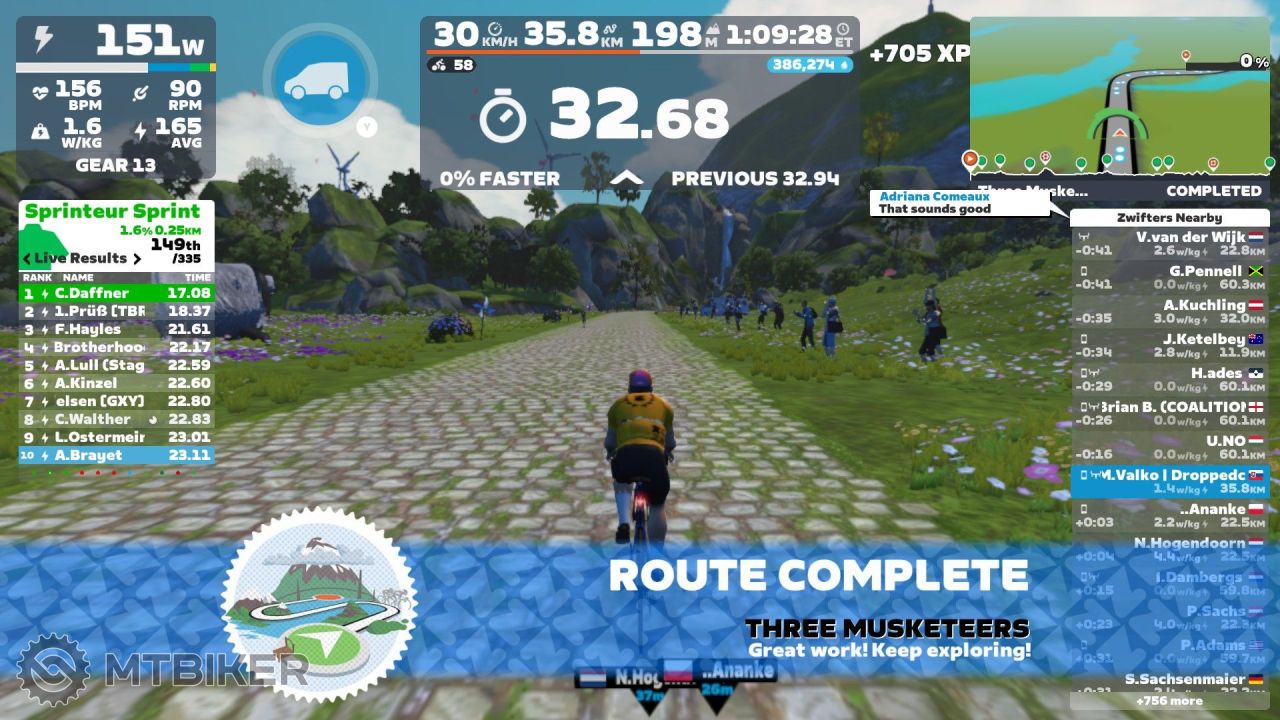Screen dimensions: 1280x720
Task: Open Adriana Comeaux's chat message
Action: click(x=959, y=203)
